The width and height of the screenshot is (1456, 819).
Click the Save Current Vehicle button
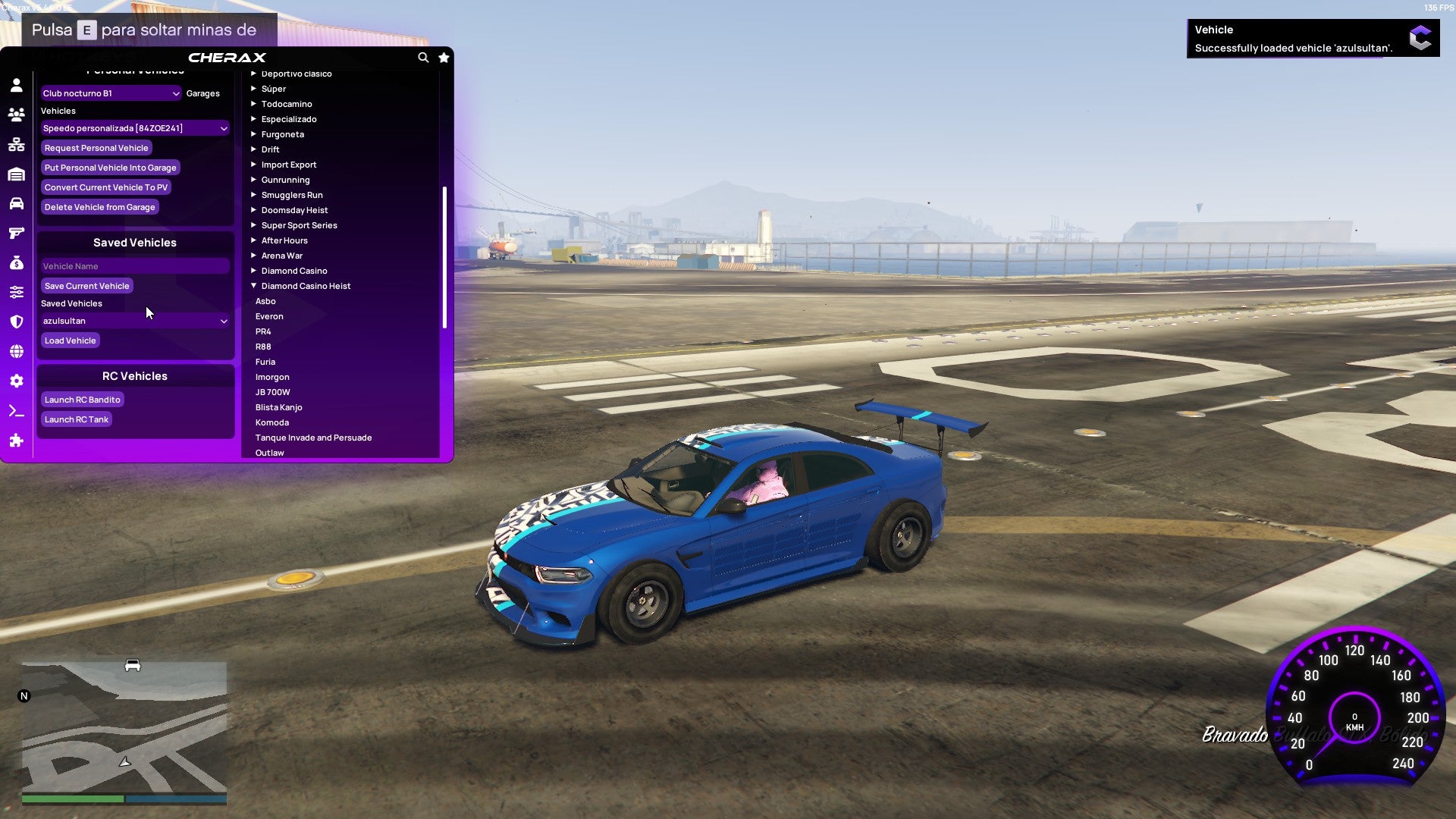coord(86,286)
